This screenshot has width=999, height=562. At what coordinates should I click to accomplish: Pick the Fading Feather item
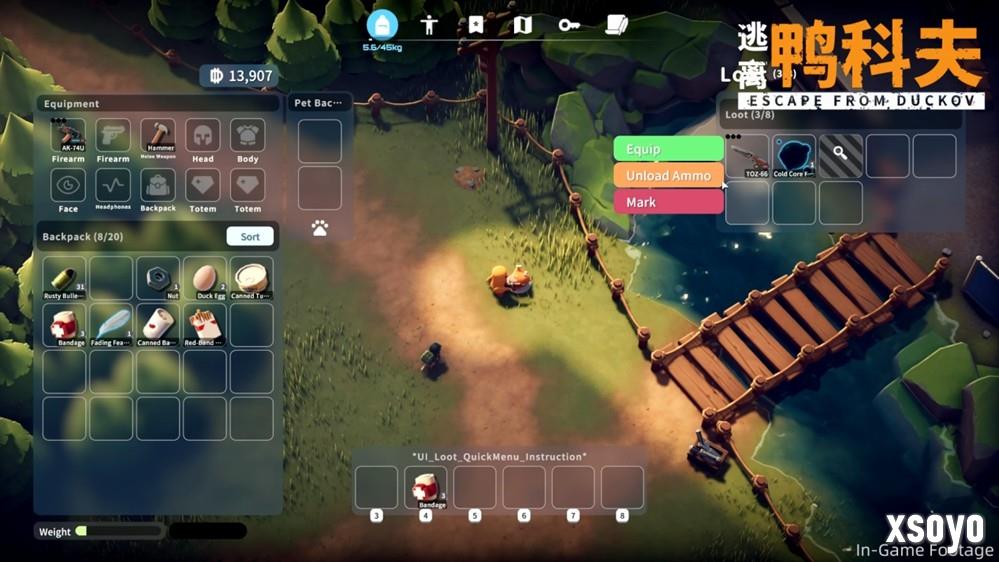112,324
